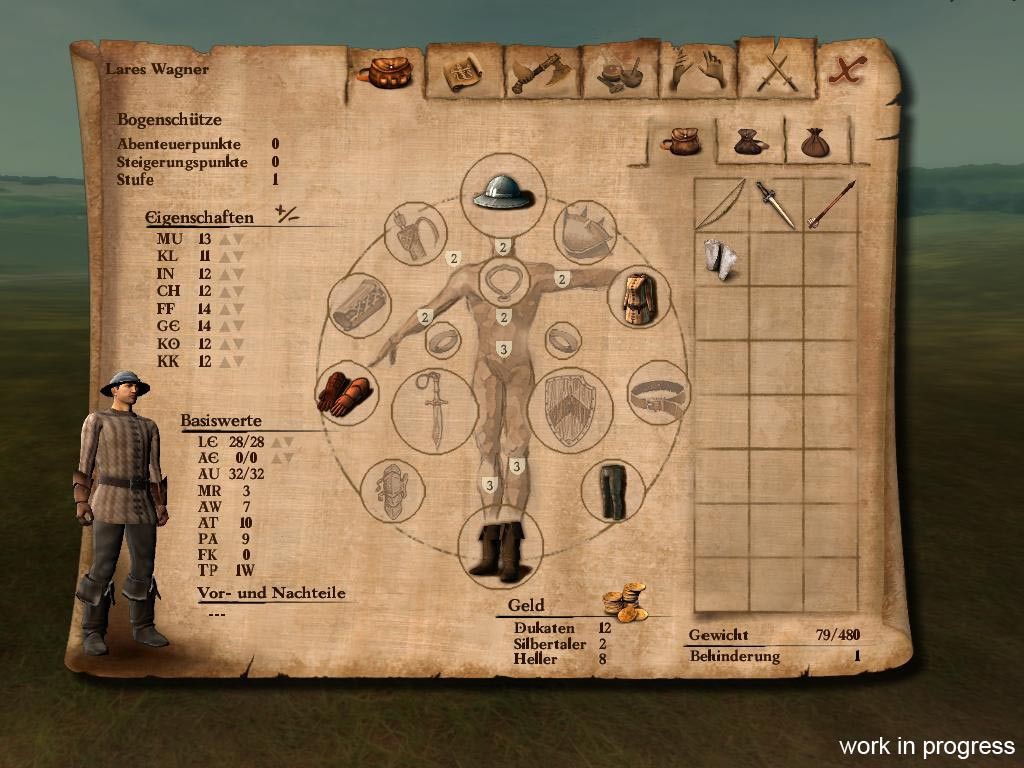Open the inventory satchel tab

click(x=384, y=71)
